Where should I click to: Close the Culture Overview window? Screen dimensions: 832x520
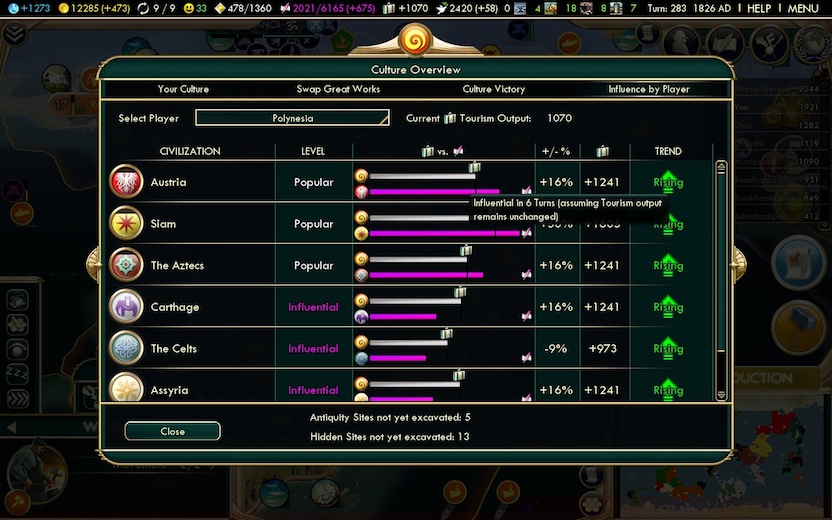tap(172, 431)
